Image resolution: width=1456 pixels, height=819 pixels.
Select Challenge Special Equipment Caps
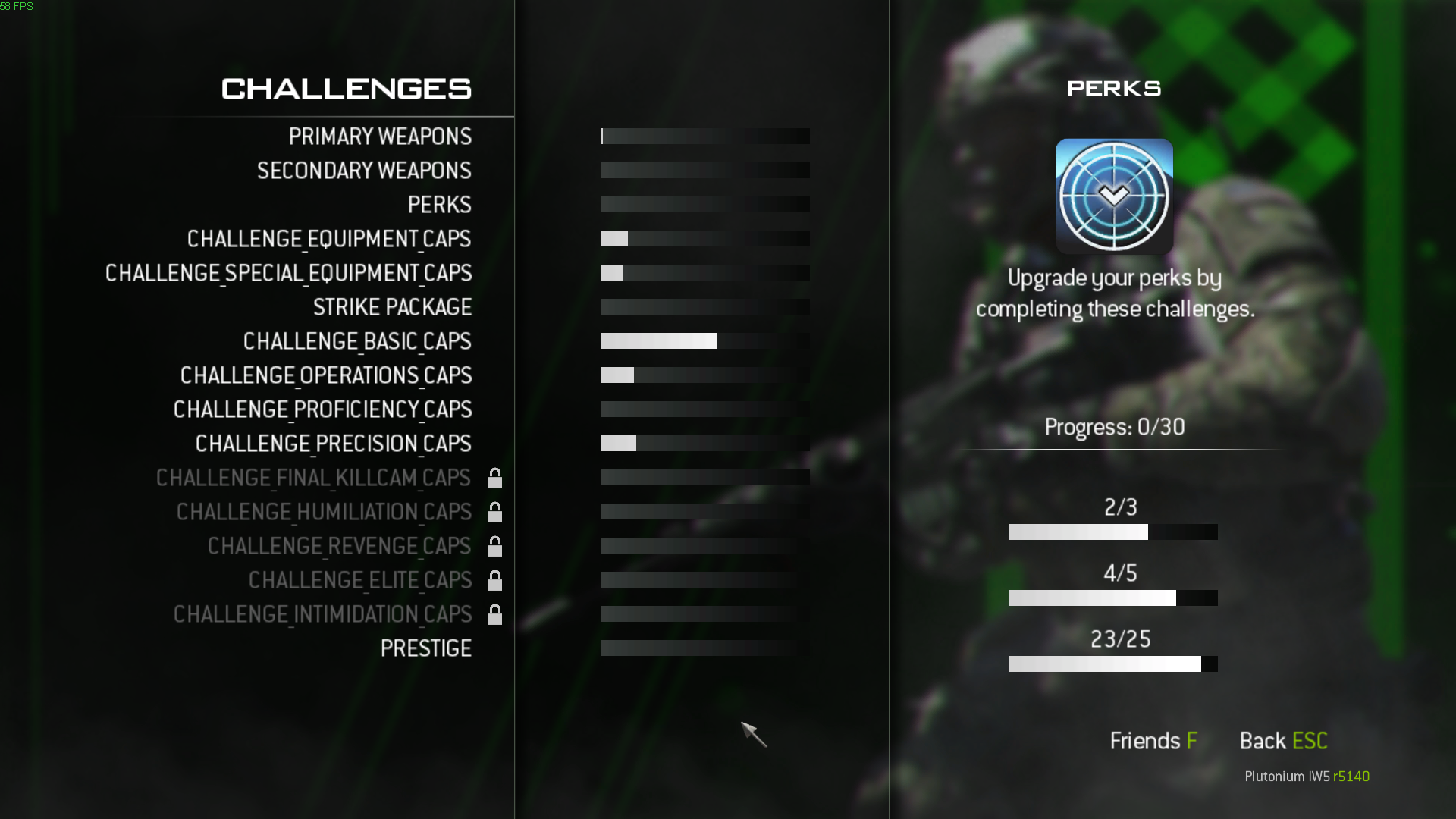tap(288, 273)
